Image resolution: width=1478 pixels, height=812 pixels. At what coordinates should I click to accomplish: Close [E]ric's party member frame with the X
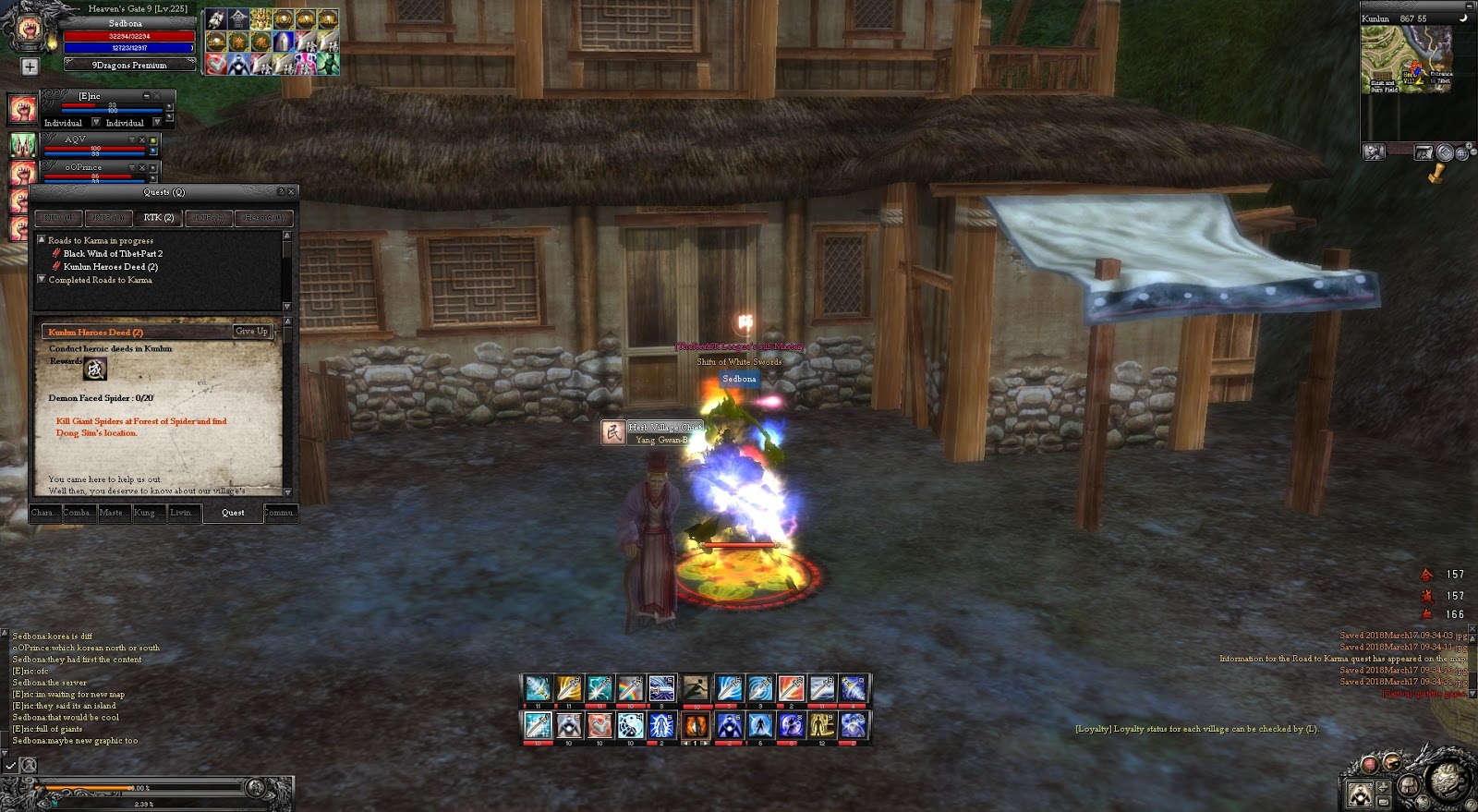(156, 96)
